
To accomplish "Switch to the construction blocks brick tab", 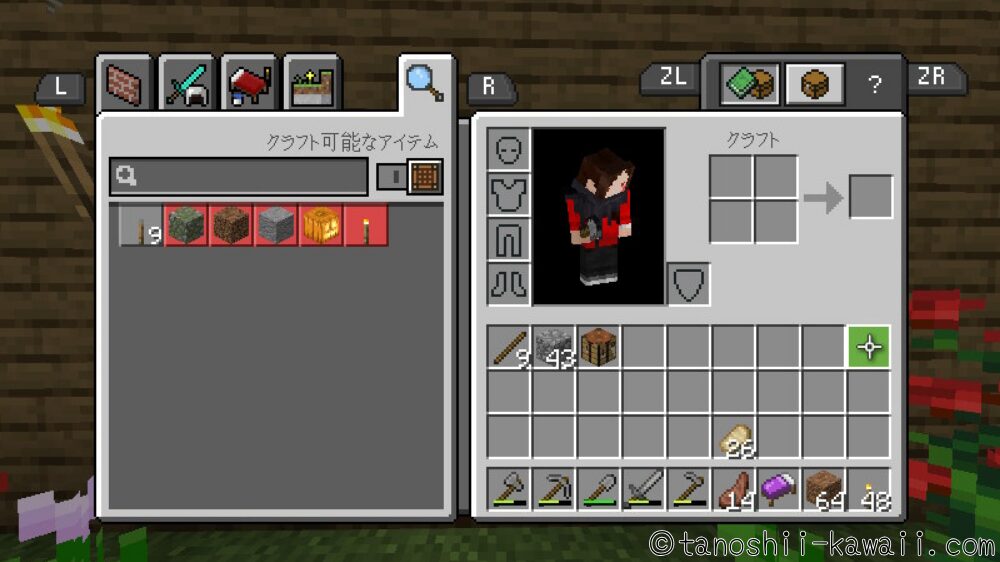I will [124, 86].
